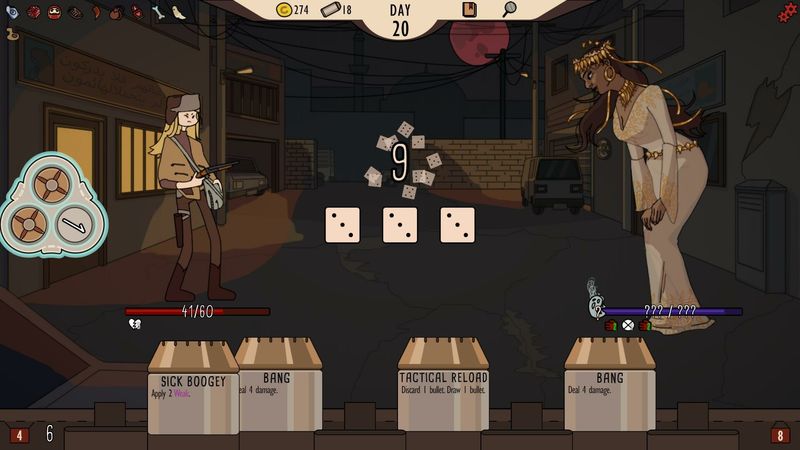The height and width of the screenshot is (450, 800).
Task: View the discard pile showing 8
Action: coord(780,435)
